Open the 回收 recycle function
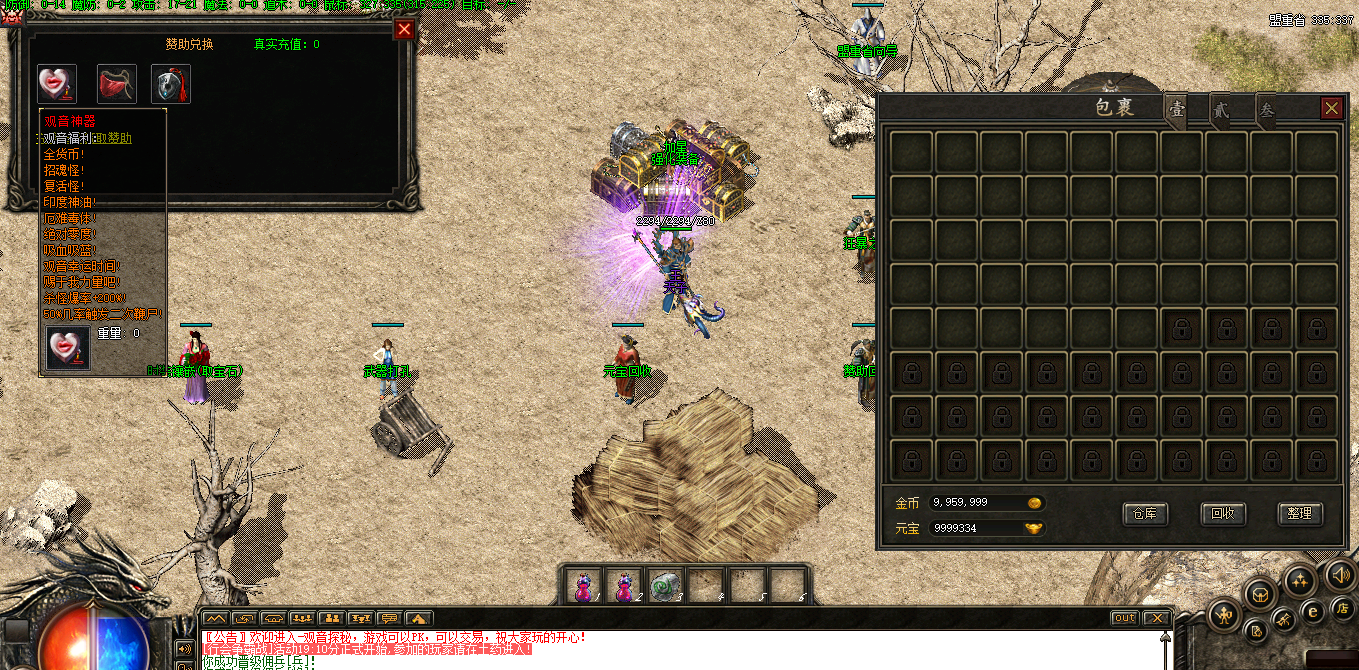The image size is (1359, 670). [1222, 514]
